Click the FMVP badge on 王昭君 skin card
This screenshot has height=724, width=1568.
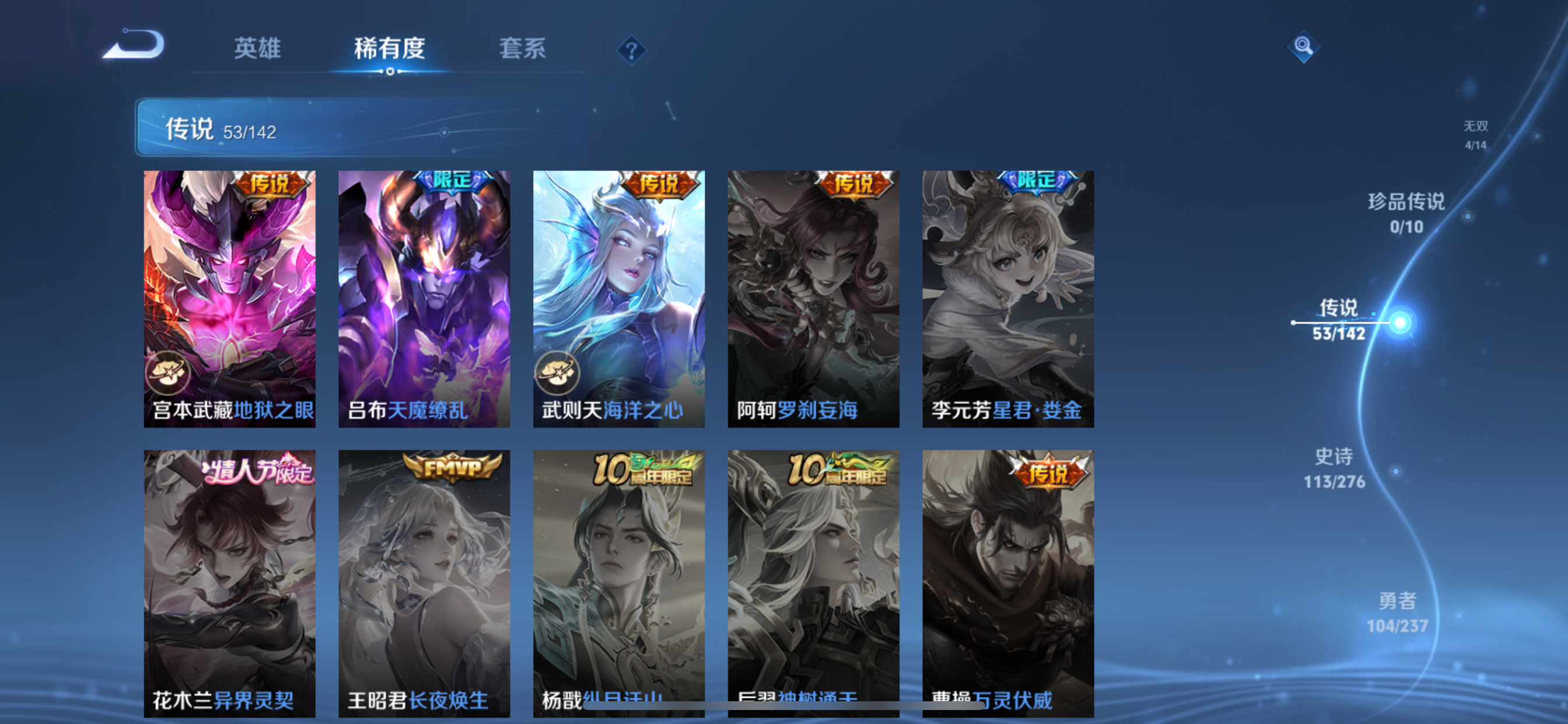(x=450, y=469)
